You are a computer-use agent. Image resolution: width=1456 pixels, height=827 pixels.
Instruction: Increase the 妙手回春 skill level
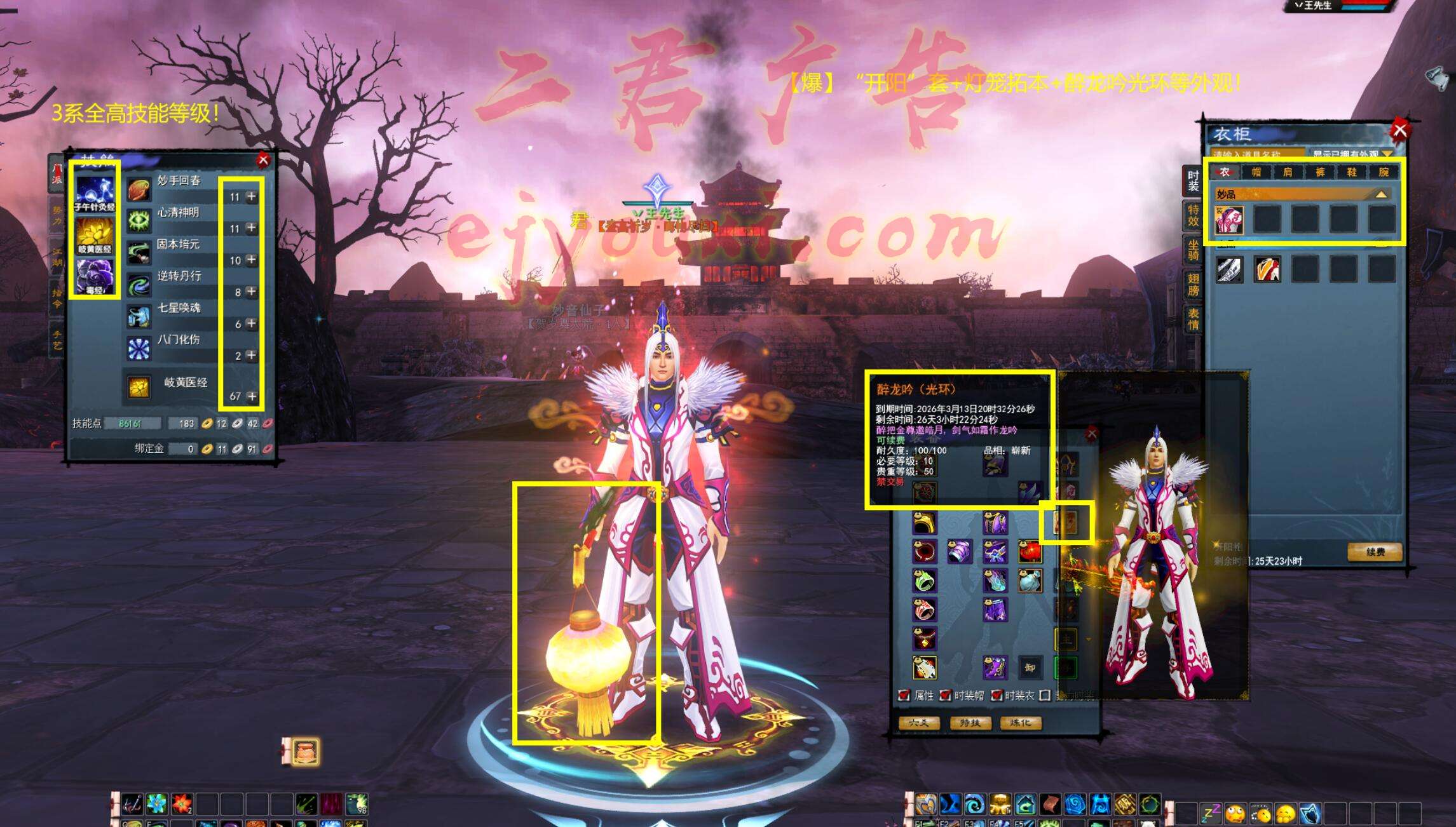pos(252,196)
